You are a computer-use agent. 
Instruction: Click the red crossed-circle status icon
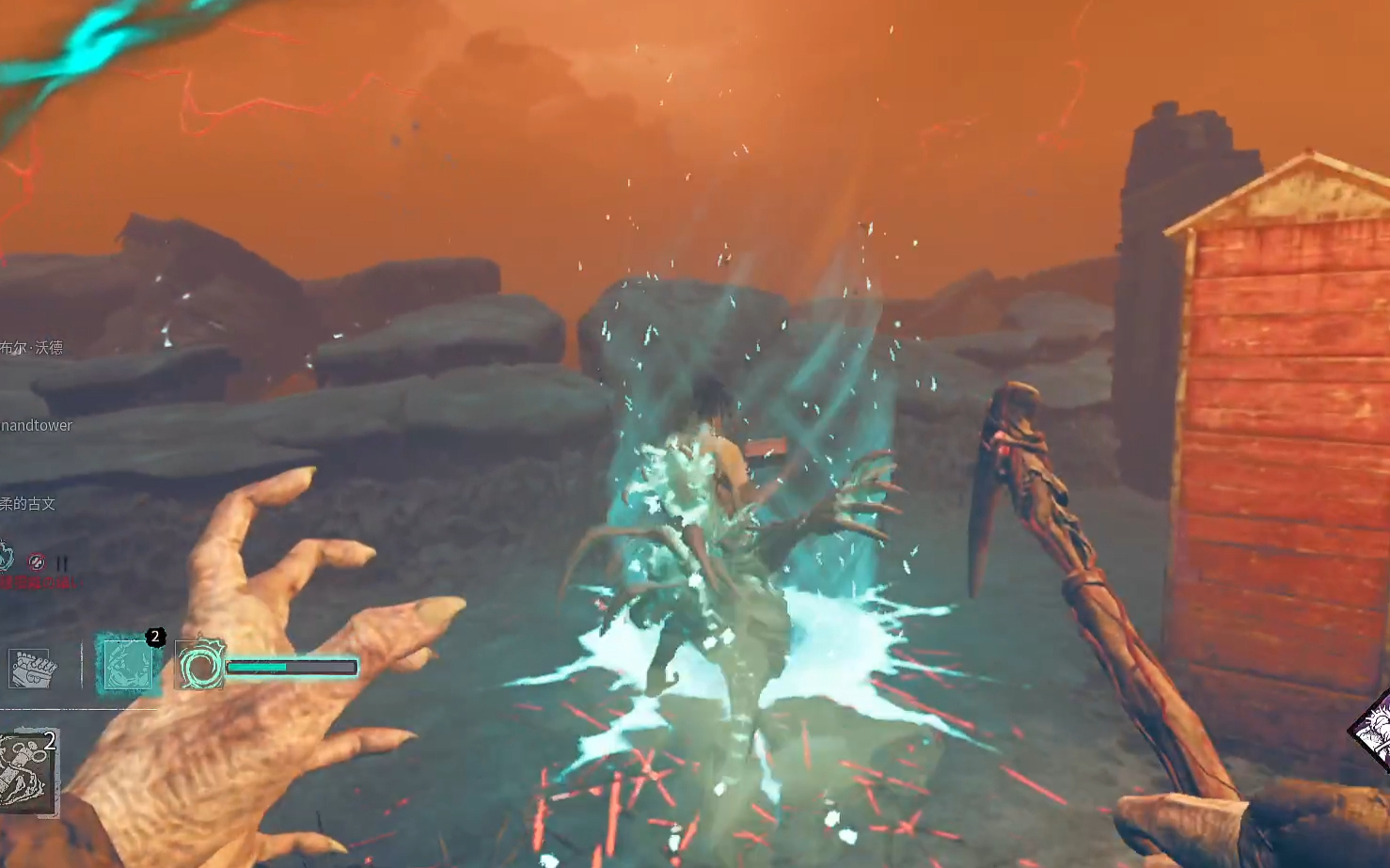click(37, 561)
